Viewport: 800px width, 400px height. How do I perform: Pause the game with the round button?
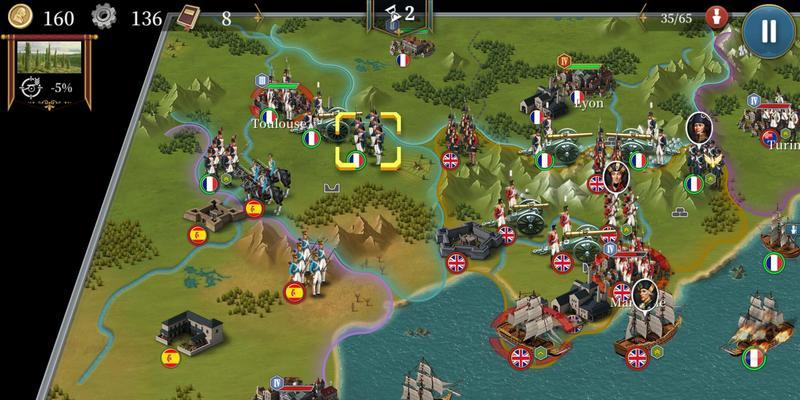coord(769,30)
